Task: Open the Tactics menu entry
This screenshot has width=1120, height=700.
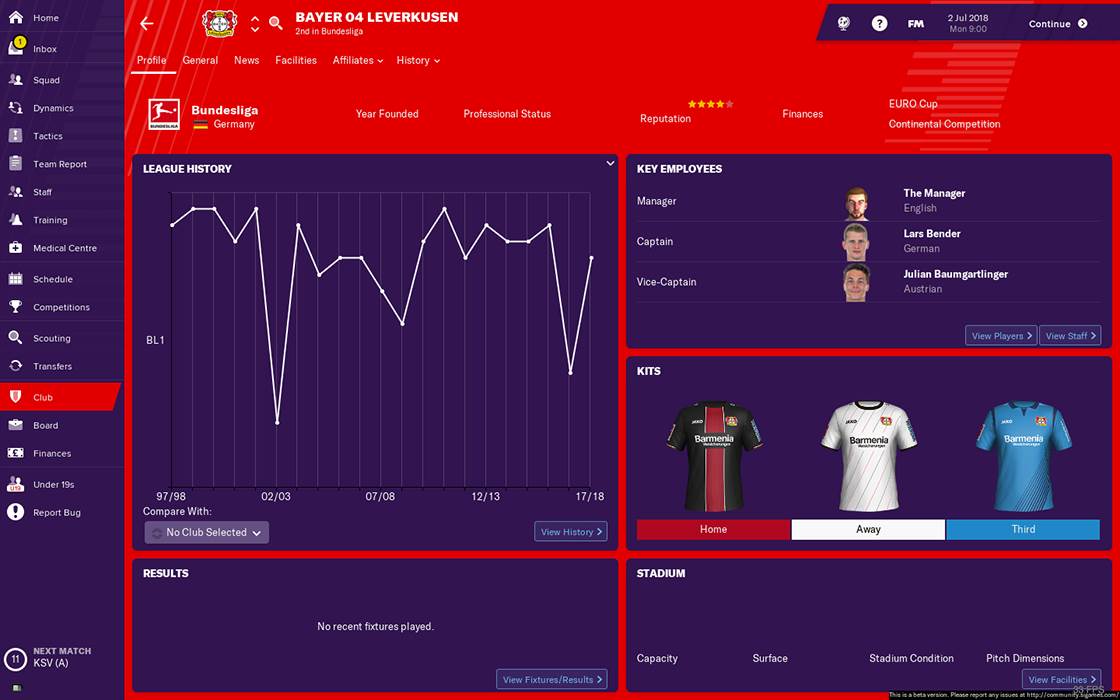Action: pos(47,136)
